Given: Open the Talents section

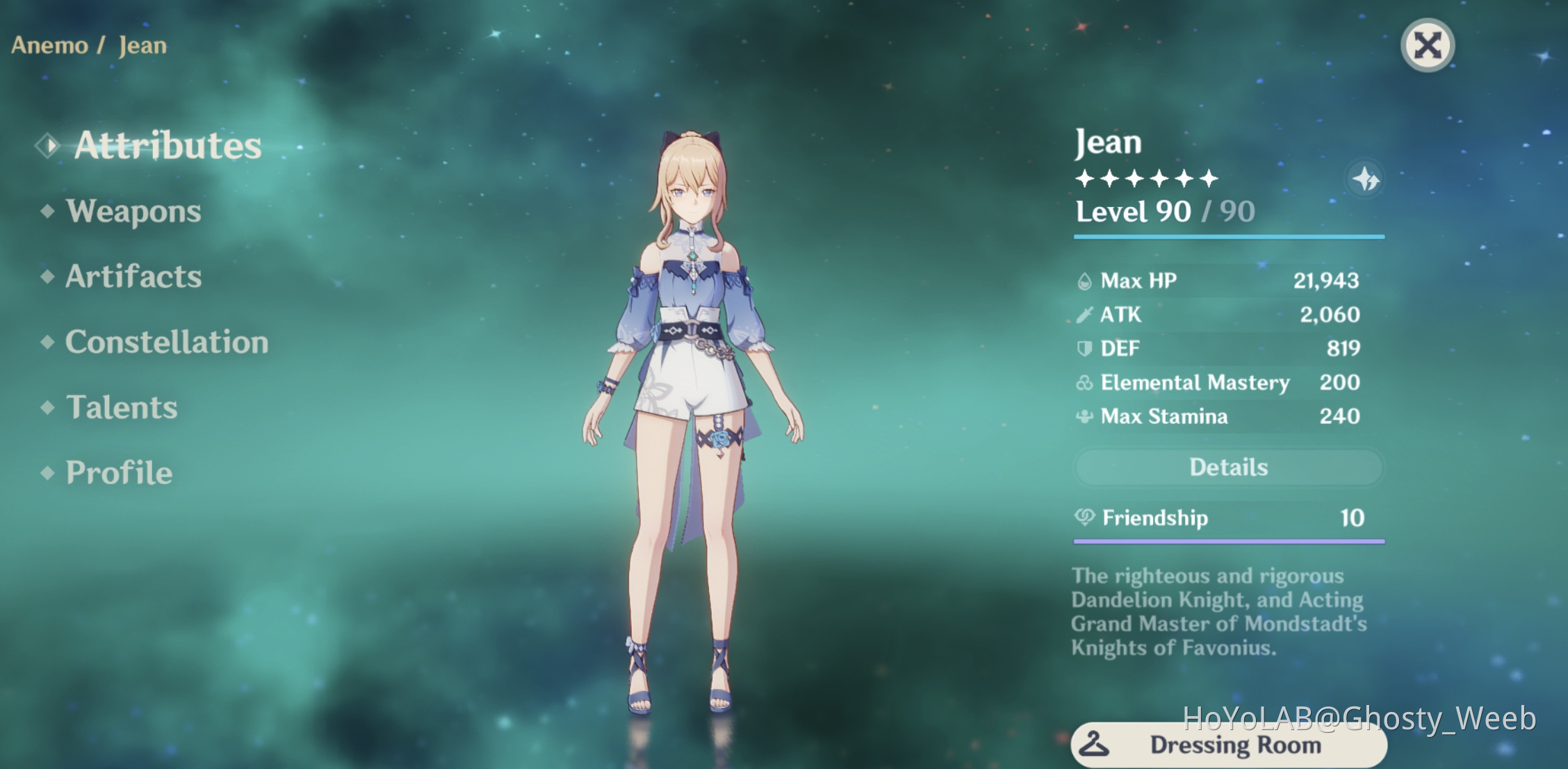Looking at the screenshot, I should pos(120,408).
